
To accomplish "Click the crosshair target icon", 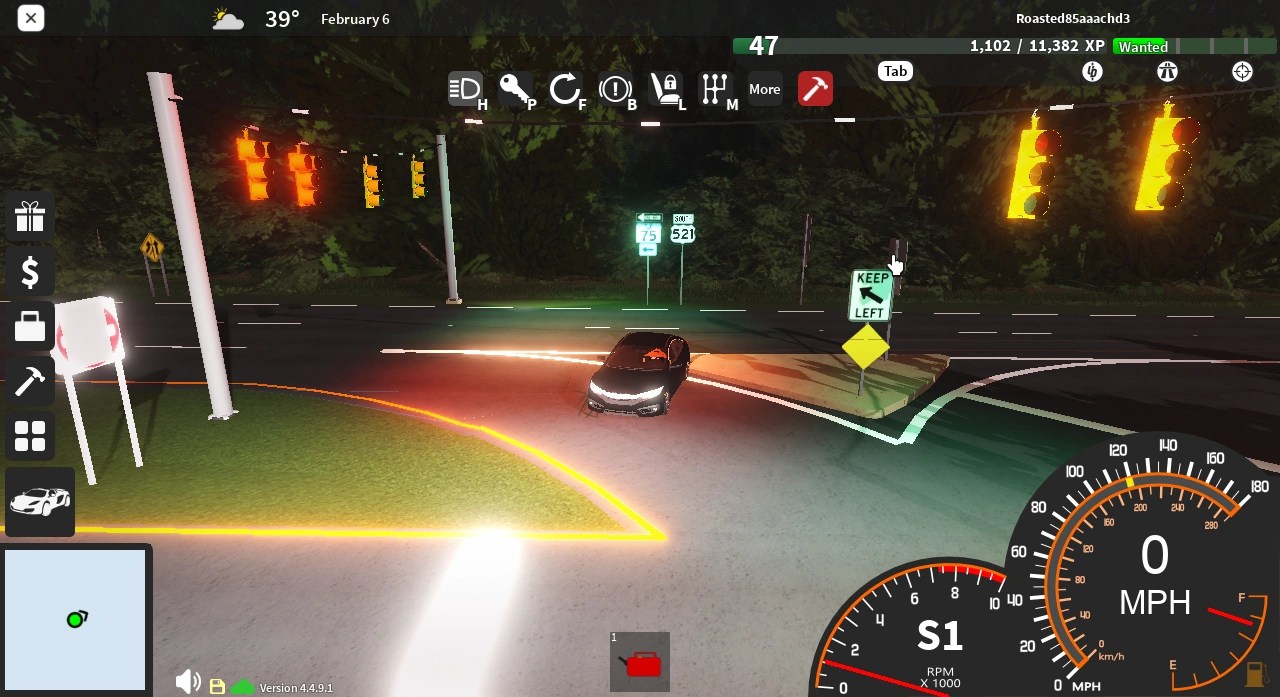I will (1242, 71).
